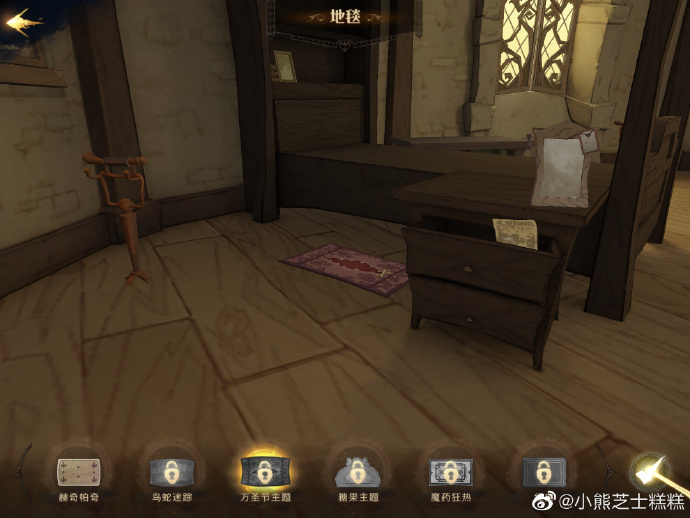Screen dimensions: 690x518
Task: Select the locked 糖果主题 carpet
Action: (x=356, y=470)
